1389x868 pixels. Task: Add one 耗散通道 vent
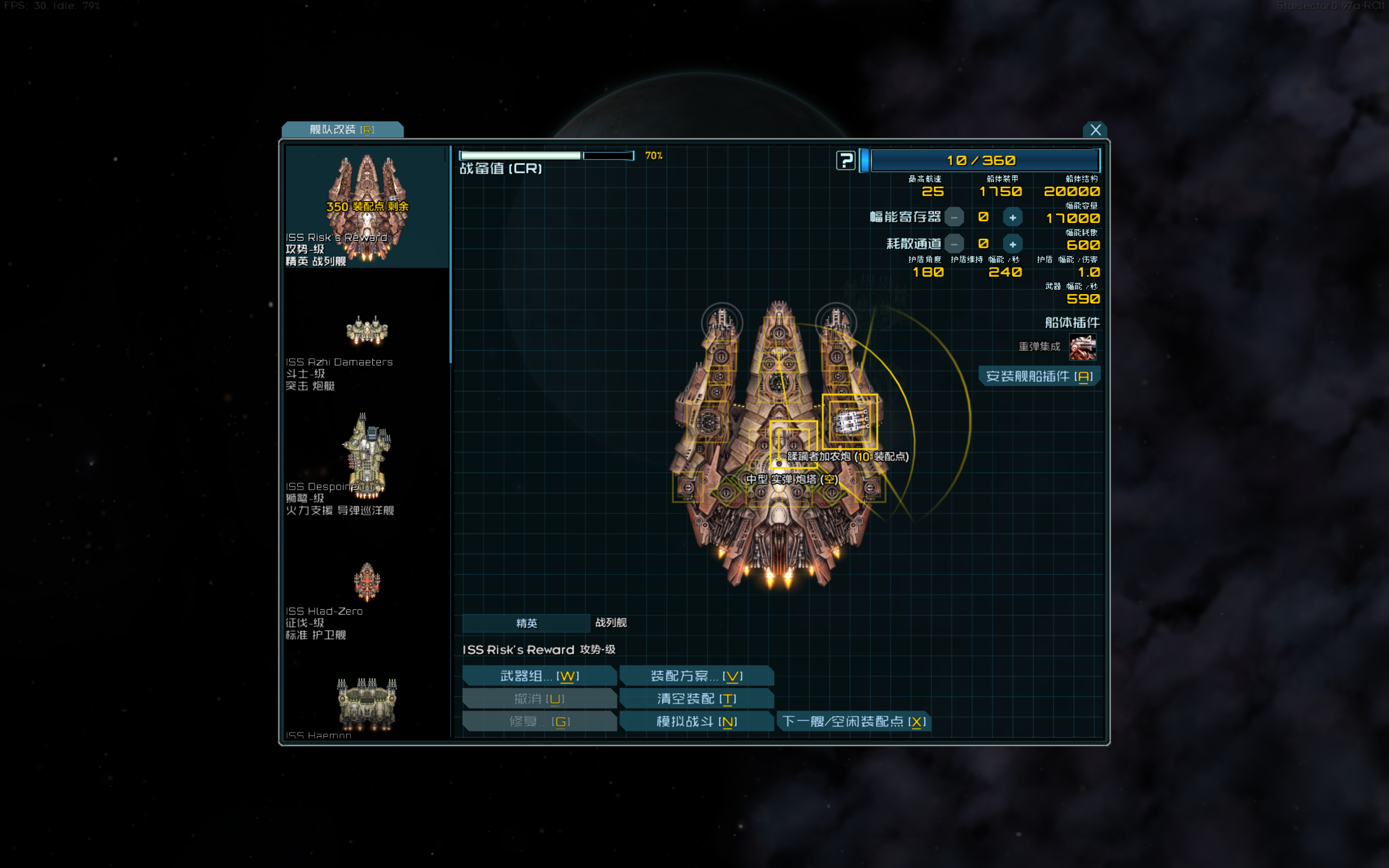click(x=1012, y=245)
